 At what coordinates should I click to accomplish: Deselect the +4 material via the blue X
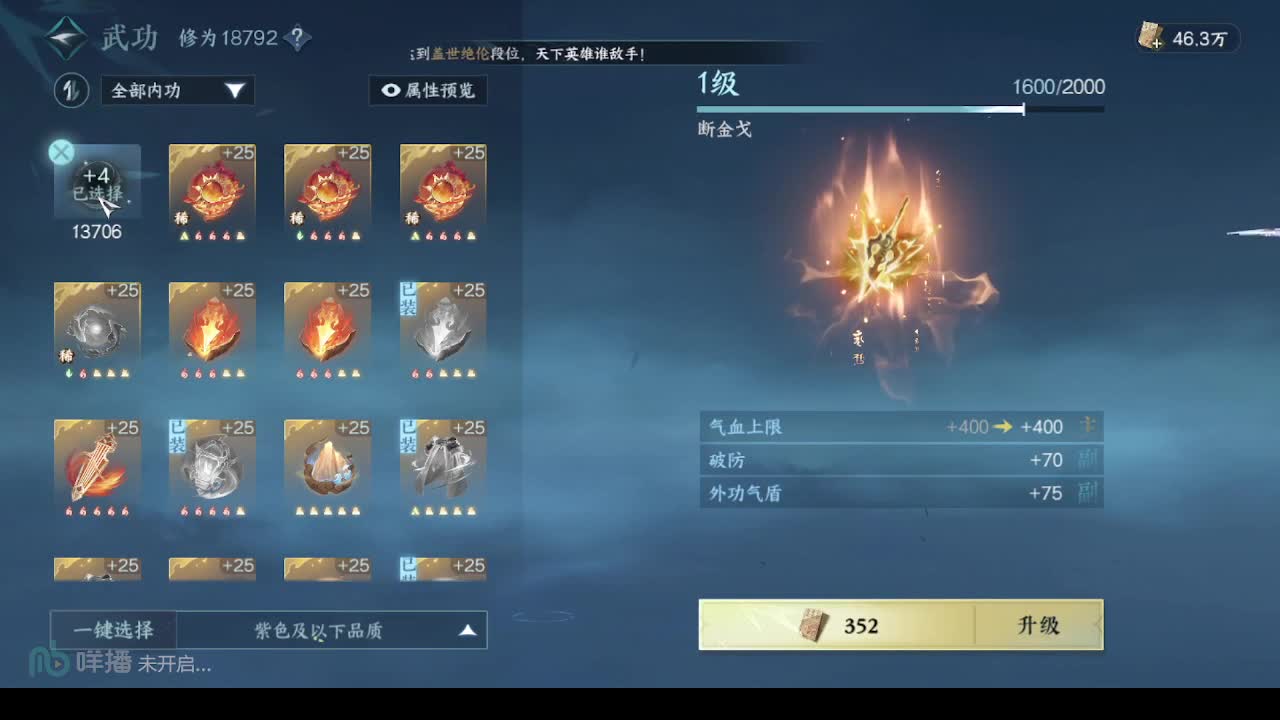[x=61, y=152]
